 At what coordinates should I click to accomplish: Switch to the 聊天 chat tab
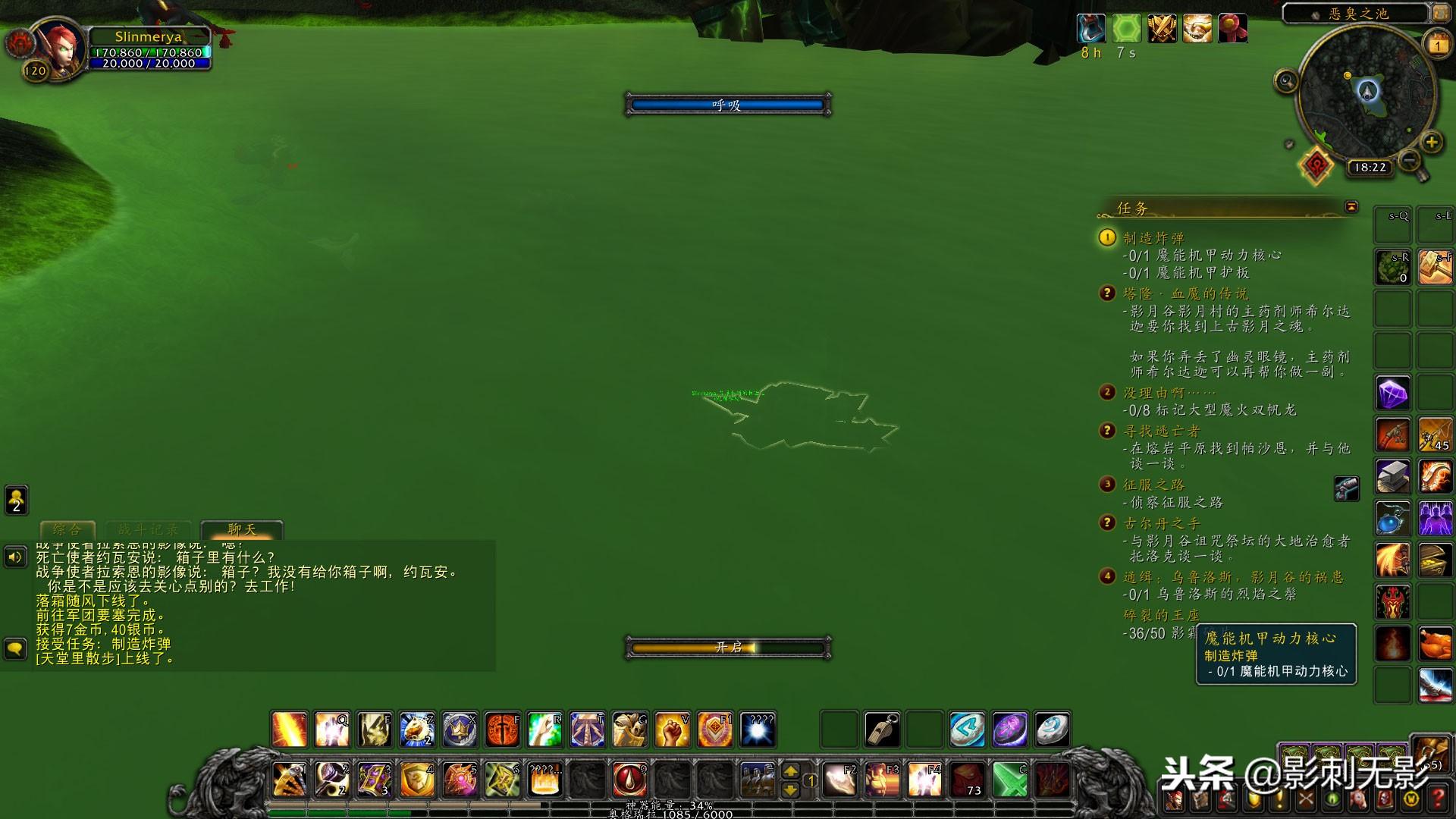pos(241,529)
